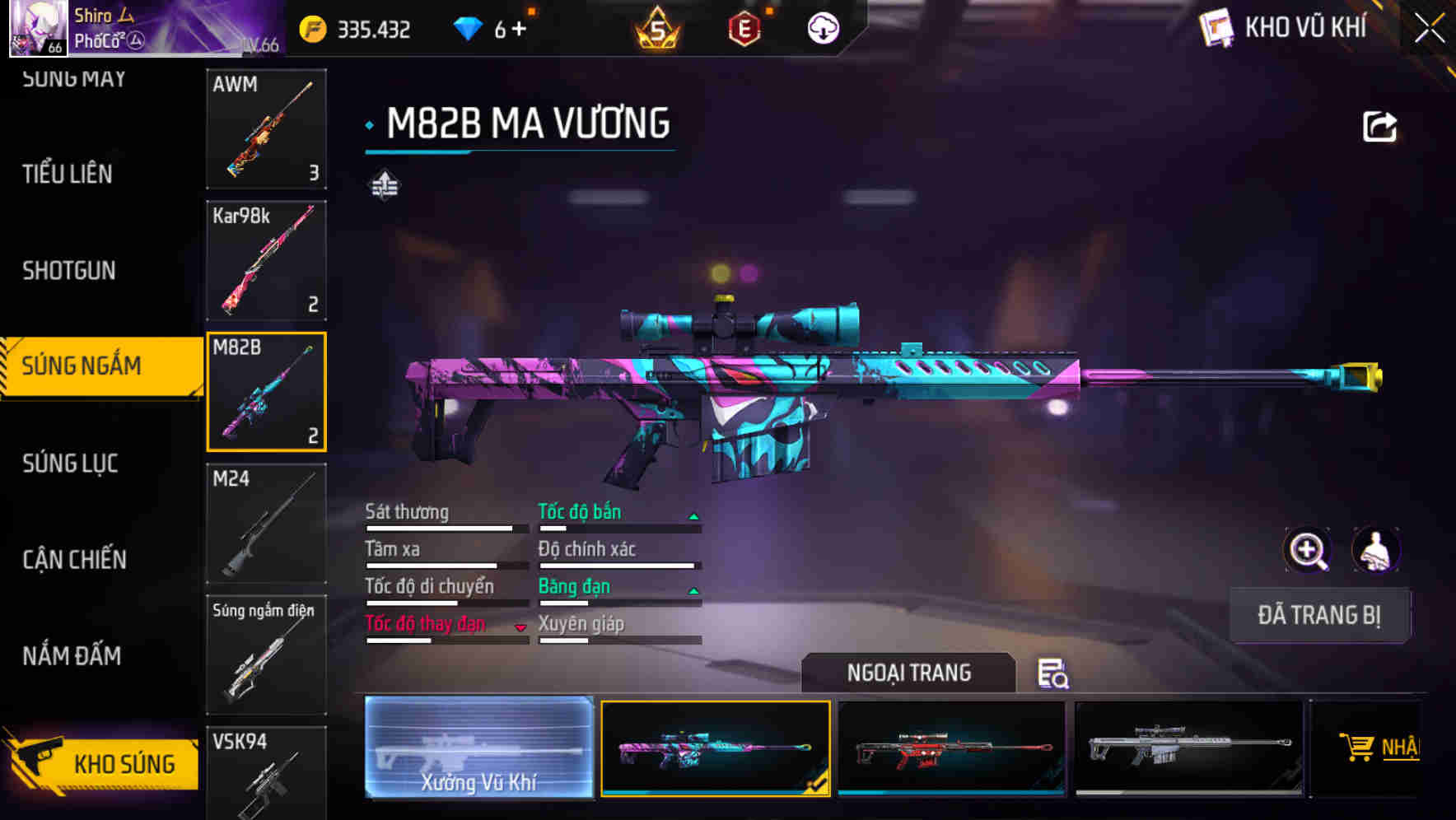Switch to the SHOTGUN weapon category
The width and height of the screenshot is (1456, 820).
click(x=69, y=270)
